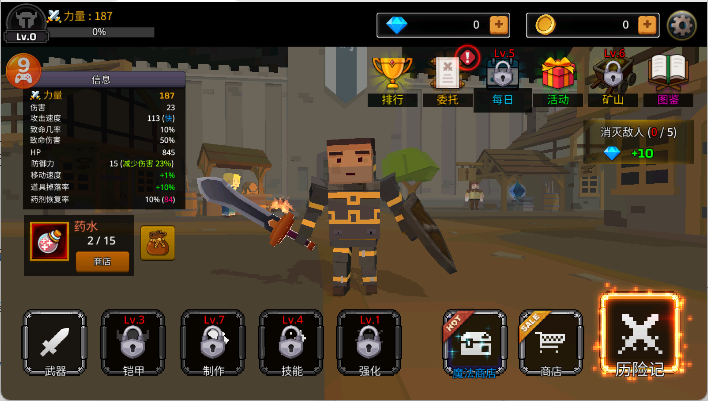The width and height of the screenshot is (708, 401).
Task: Open the settings gear menu
Action: pos(682,24)
